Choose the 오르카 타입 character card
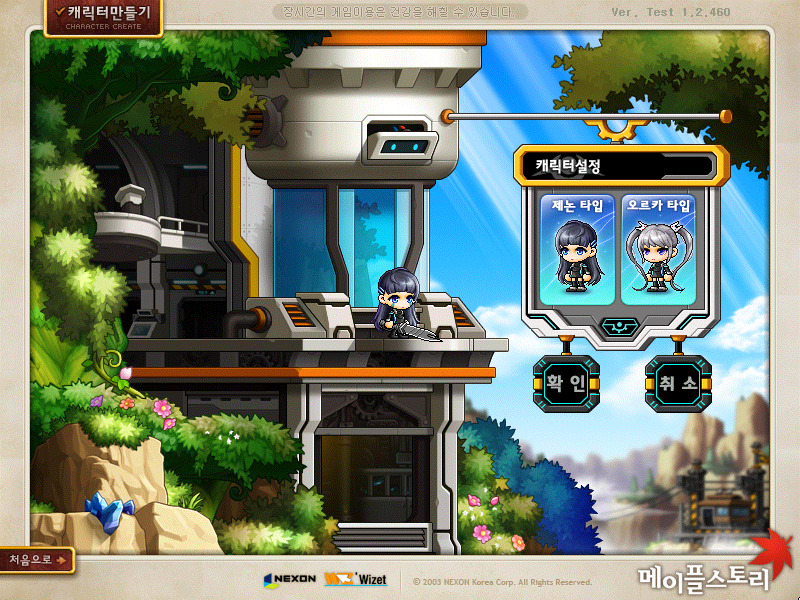The height and width of the screenshot is (600, 800). (657, 249)
